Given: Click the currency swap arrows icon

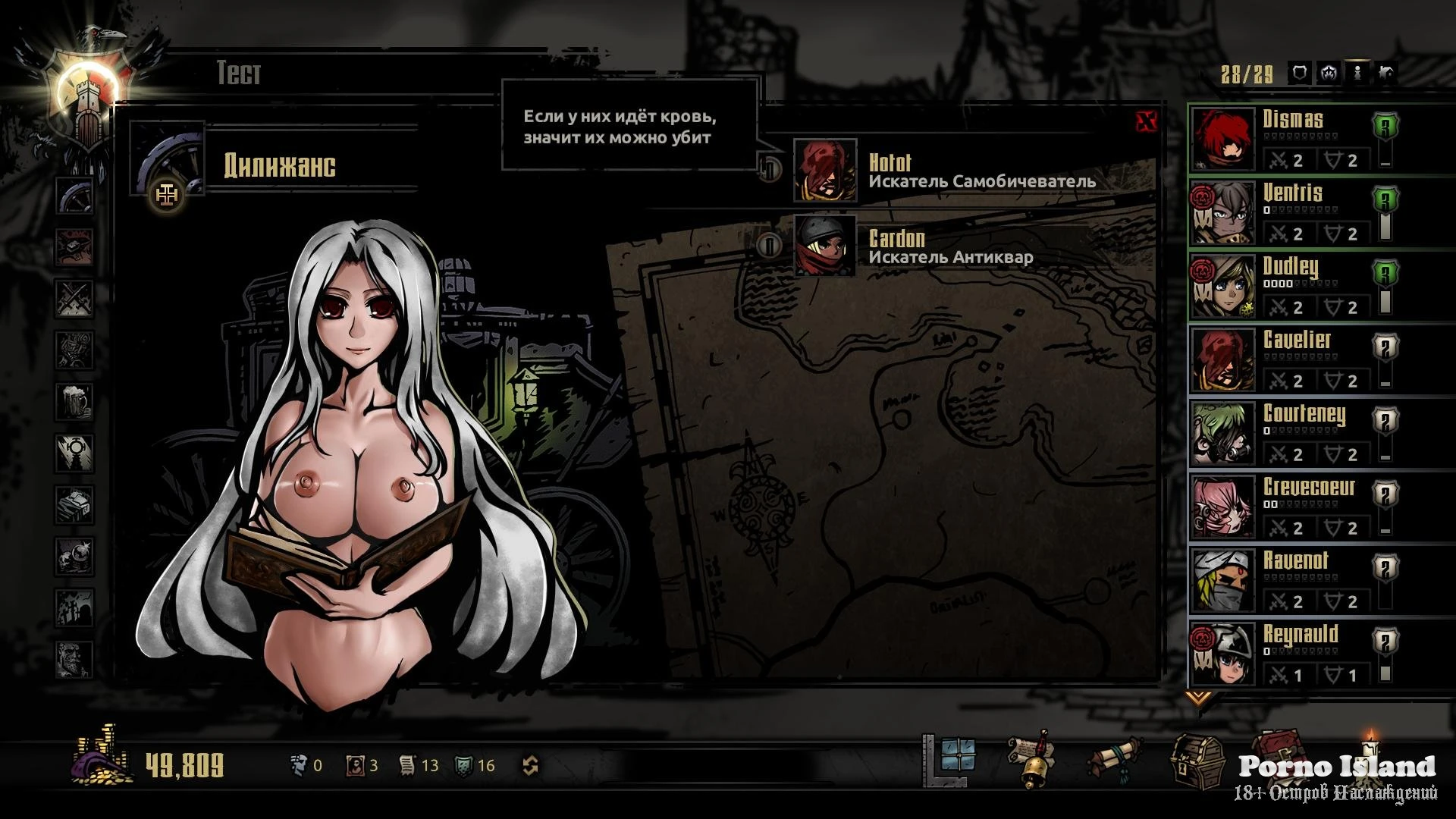Looking at the screenshot, I should pyautogui.click(x=531, y=766).
